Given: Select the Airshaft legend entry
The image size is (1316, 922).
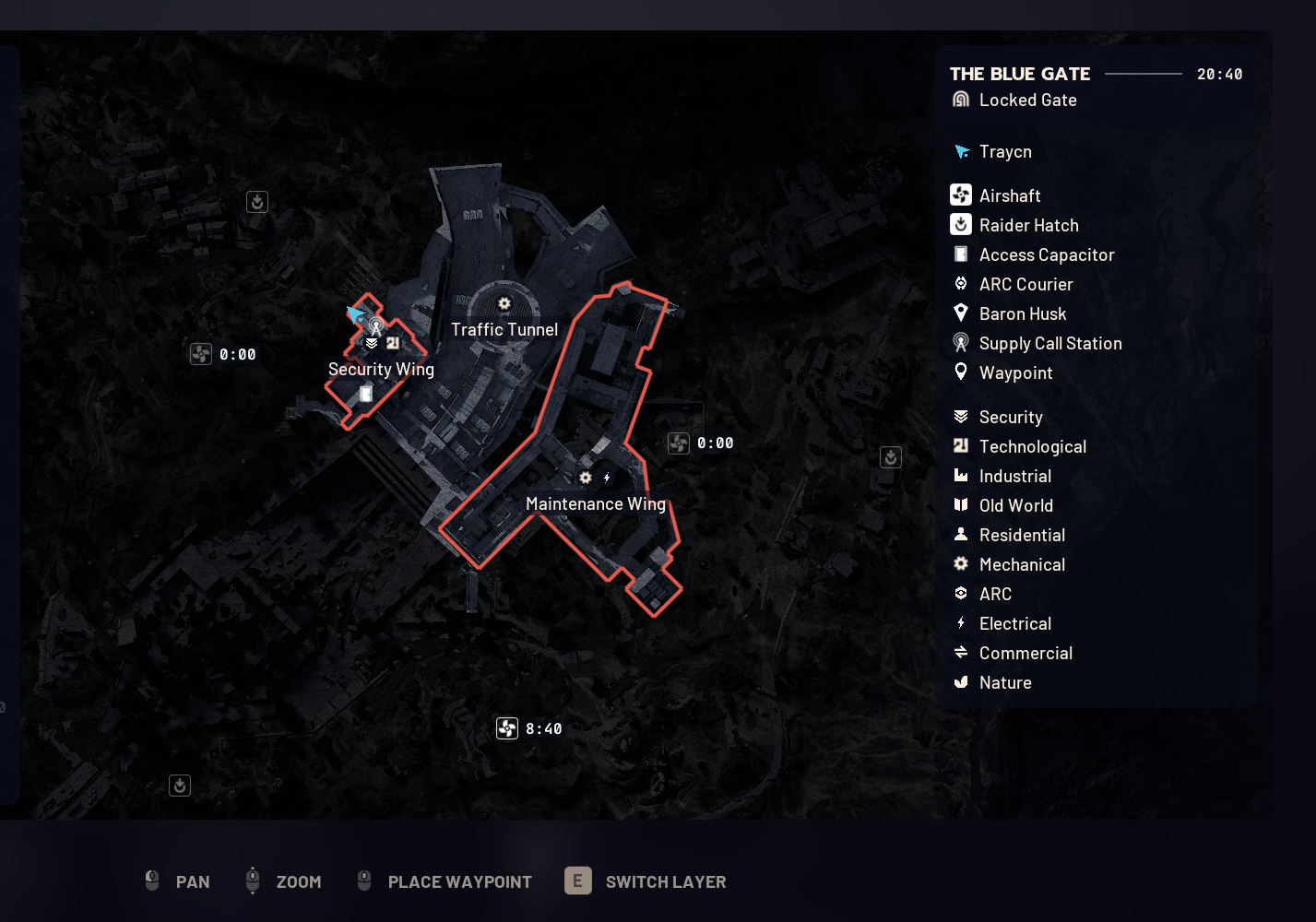Looking at the screenshot, I should [x=1009, y=195].
